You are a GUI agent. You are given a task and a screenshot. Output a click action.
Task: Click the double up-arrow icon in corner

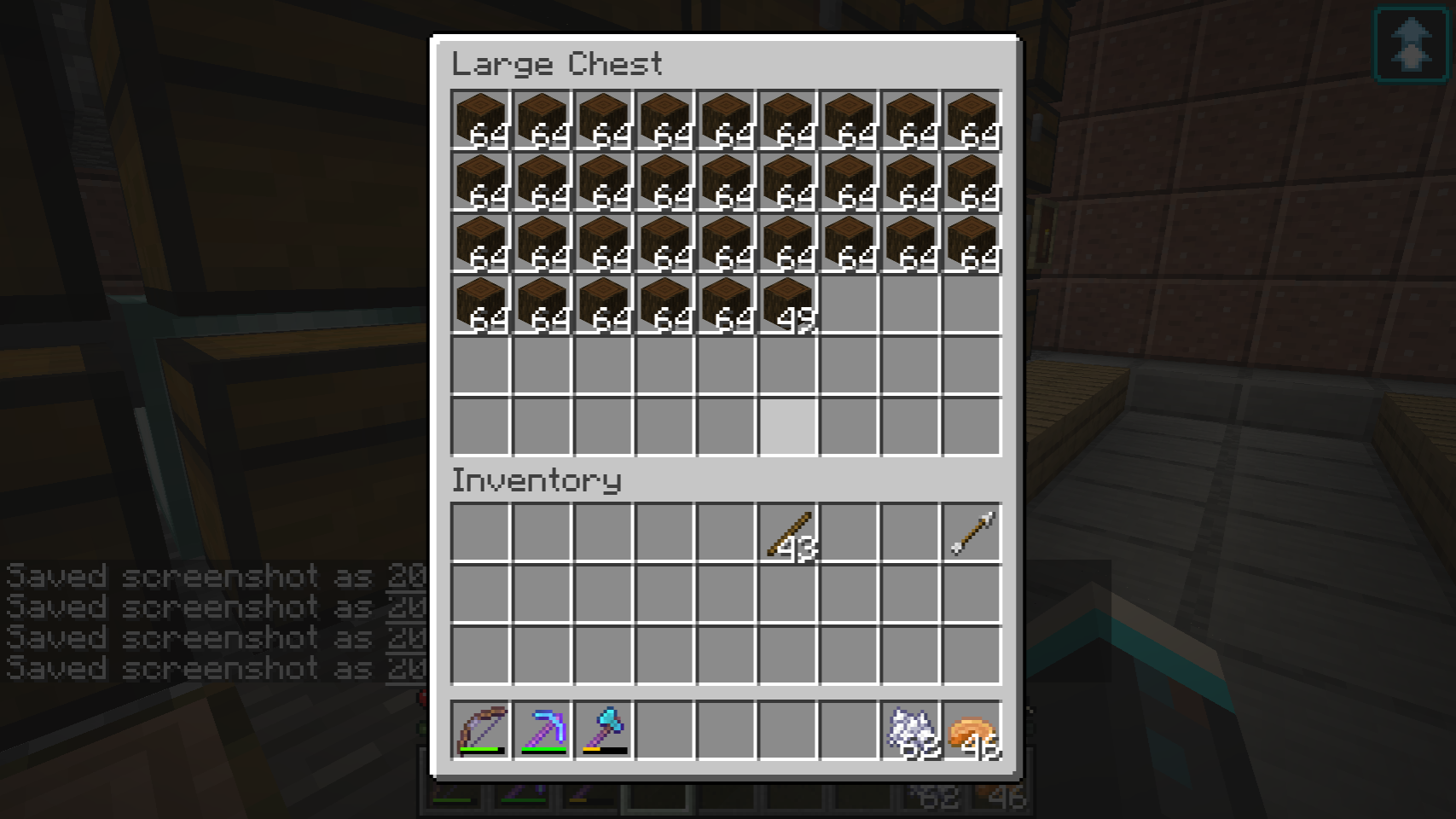coord(1412,44)
